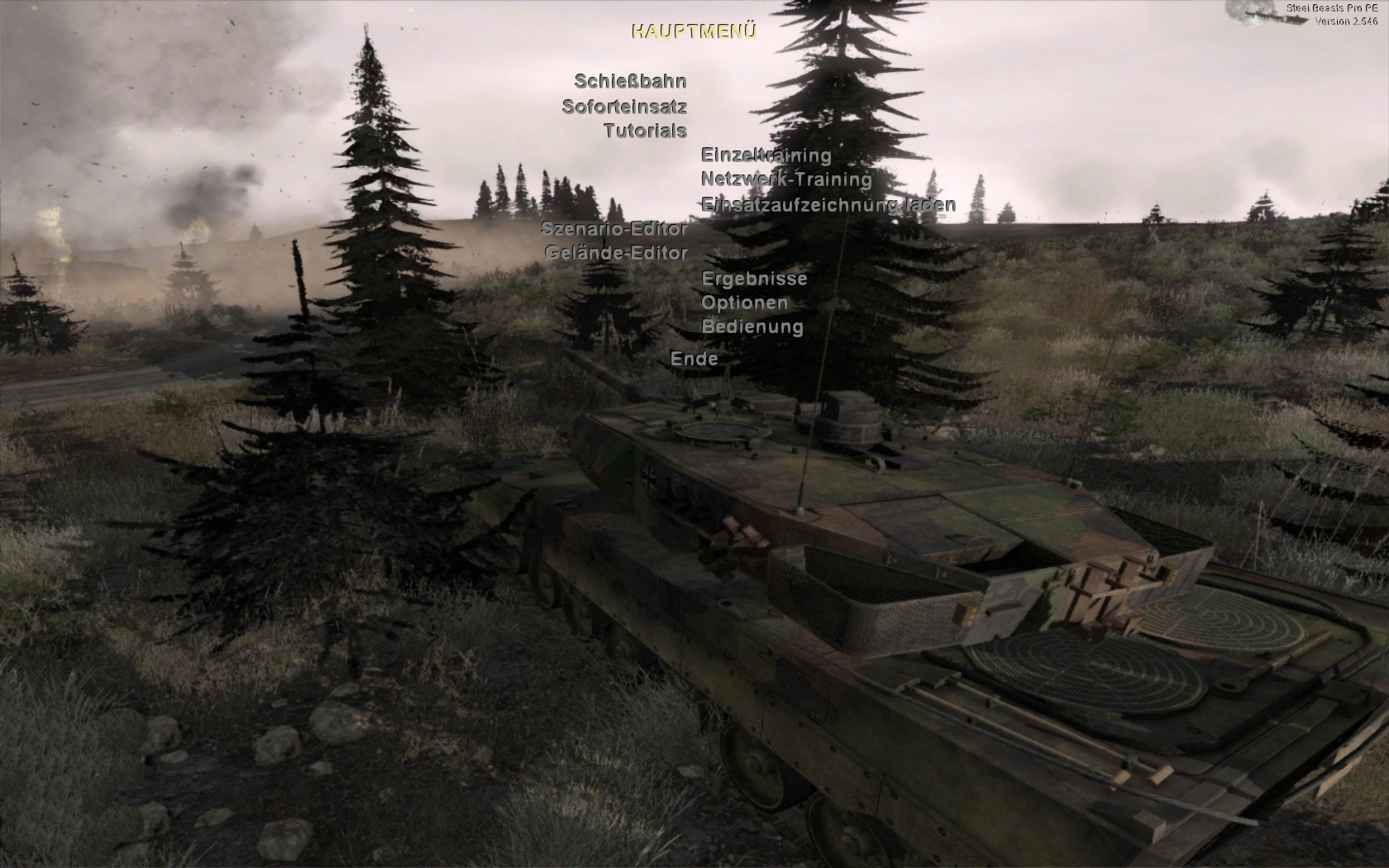Click Einsatzaufzeichnung laden
This screenshot has width=1389, height=868.
828,203
